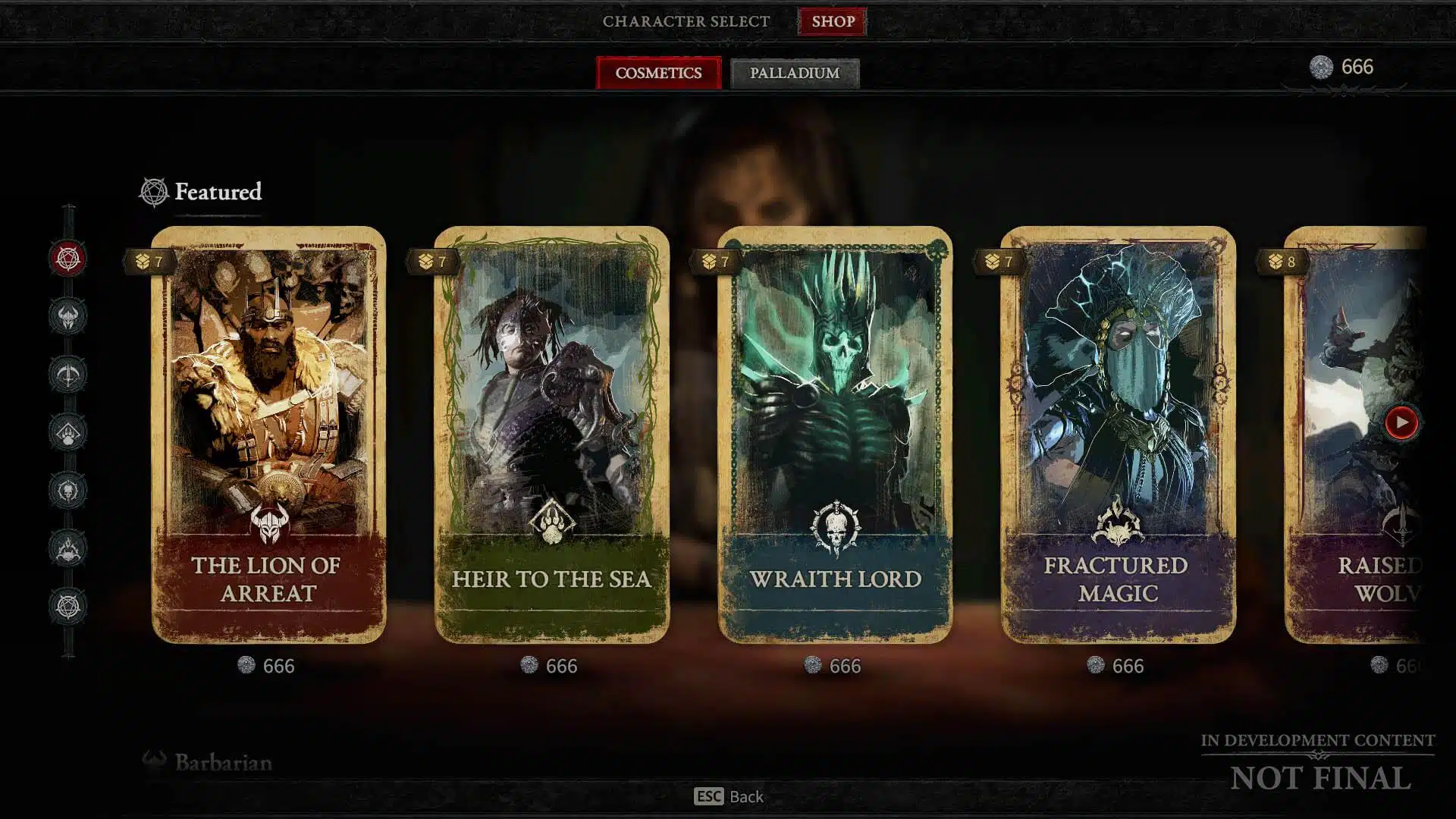Viewport: 1456px width, 819px height.
Task: Click the paw crest on the Heir to the Sea card
Action: [553, 524]
